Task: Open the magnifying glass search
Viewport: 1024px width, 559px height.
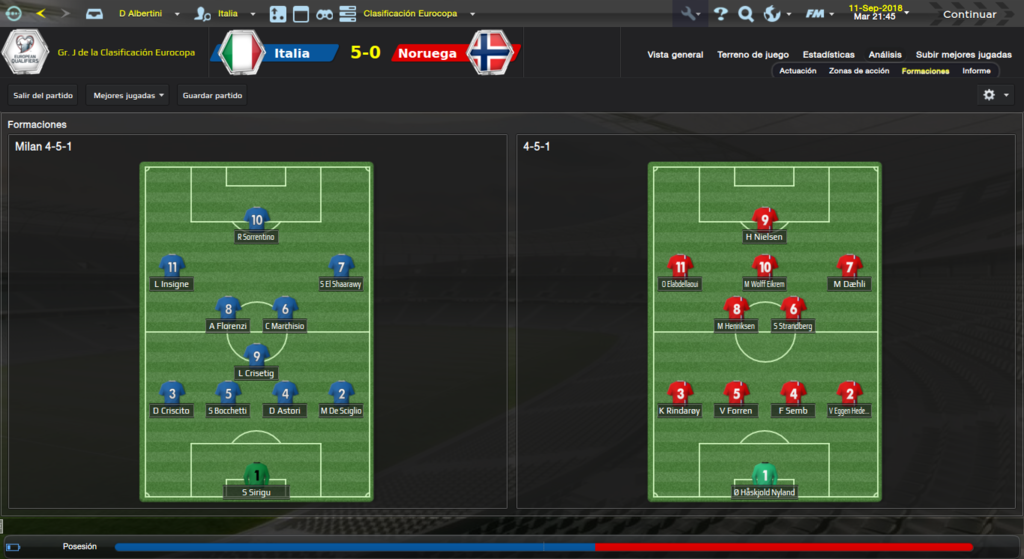Action: point(746,14)
